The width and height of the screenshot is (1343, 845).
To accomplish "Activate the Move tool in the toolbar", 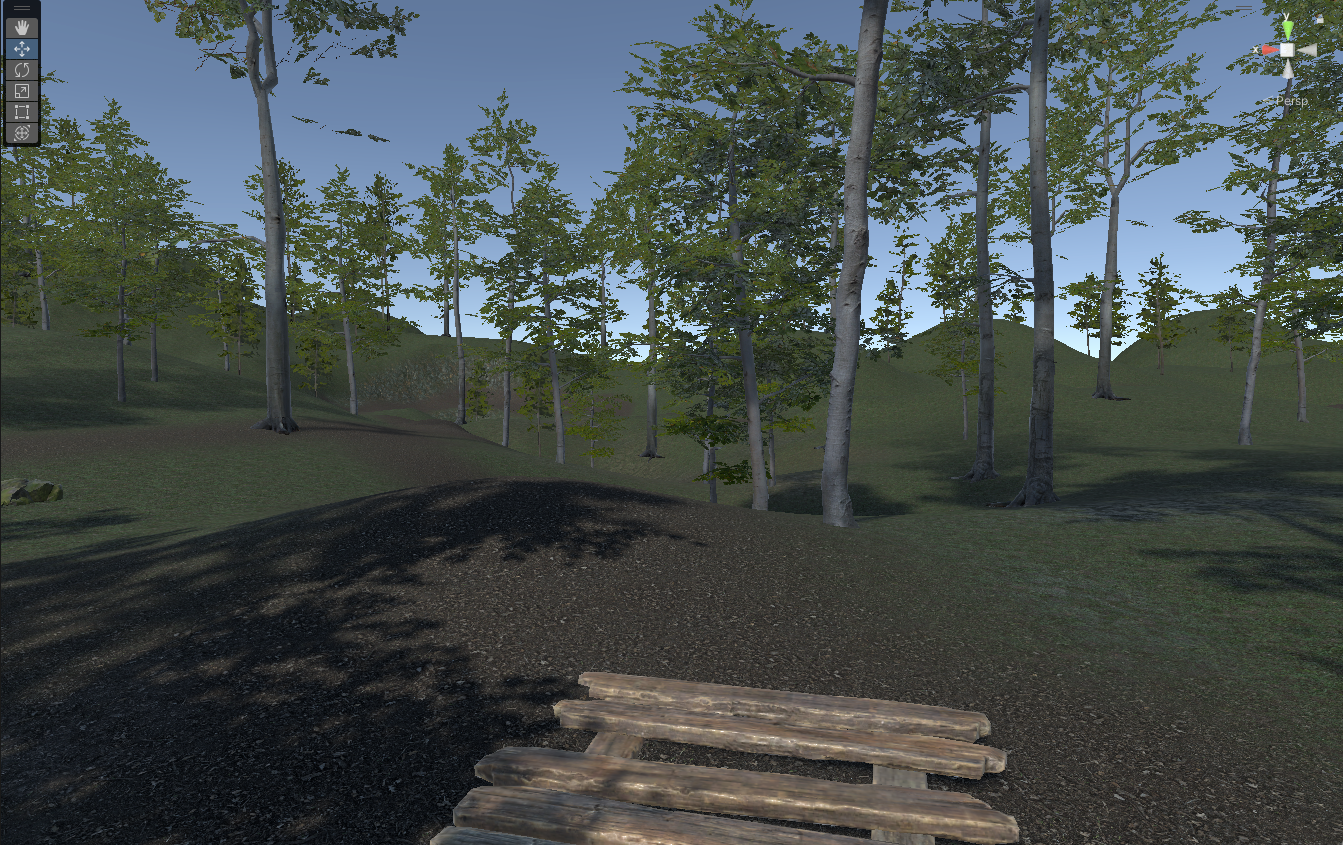I will click(x=22, y=47).
